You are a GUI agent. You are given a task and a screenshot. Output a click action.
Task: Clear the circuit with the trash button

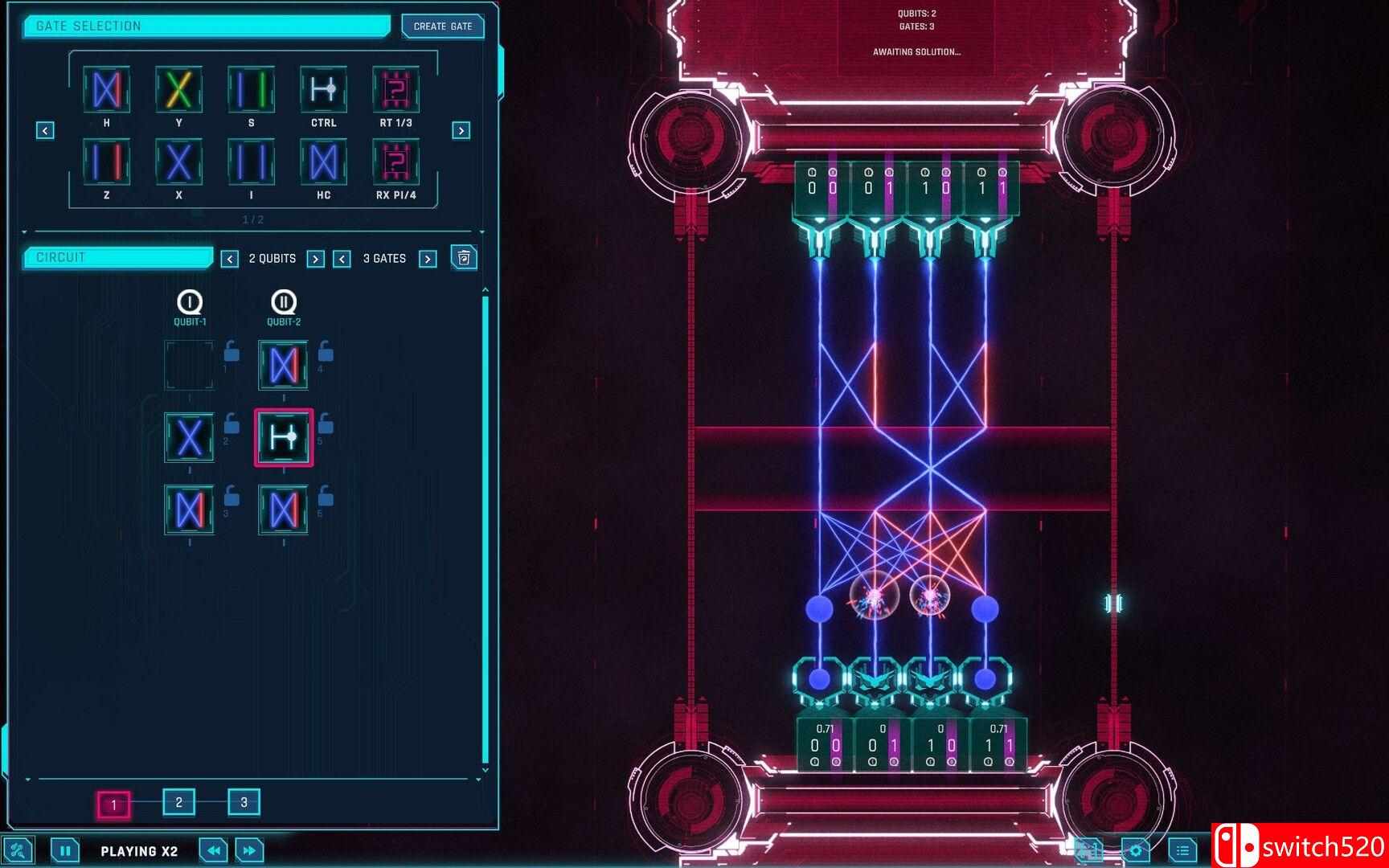(x=464, y=258)
